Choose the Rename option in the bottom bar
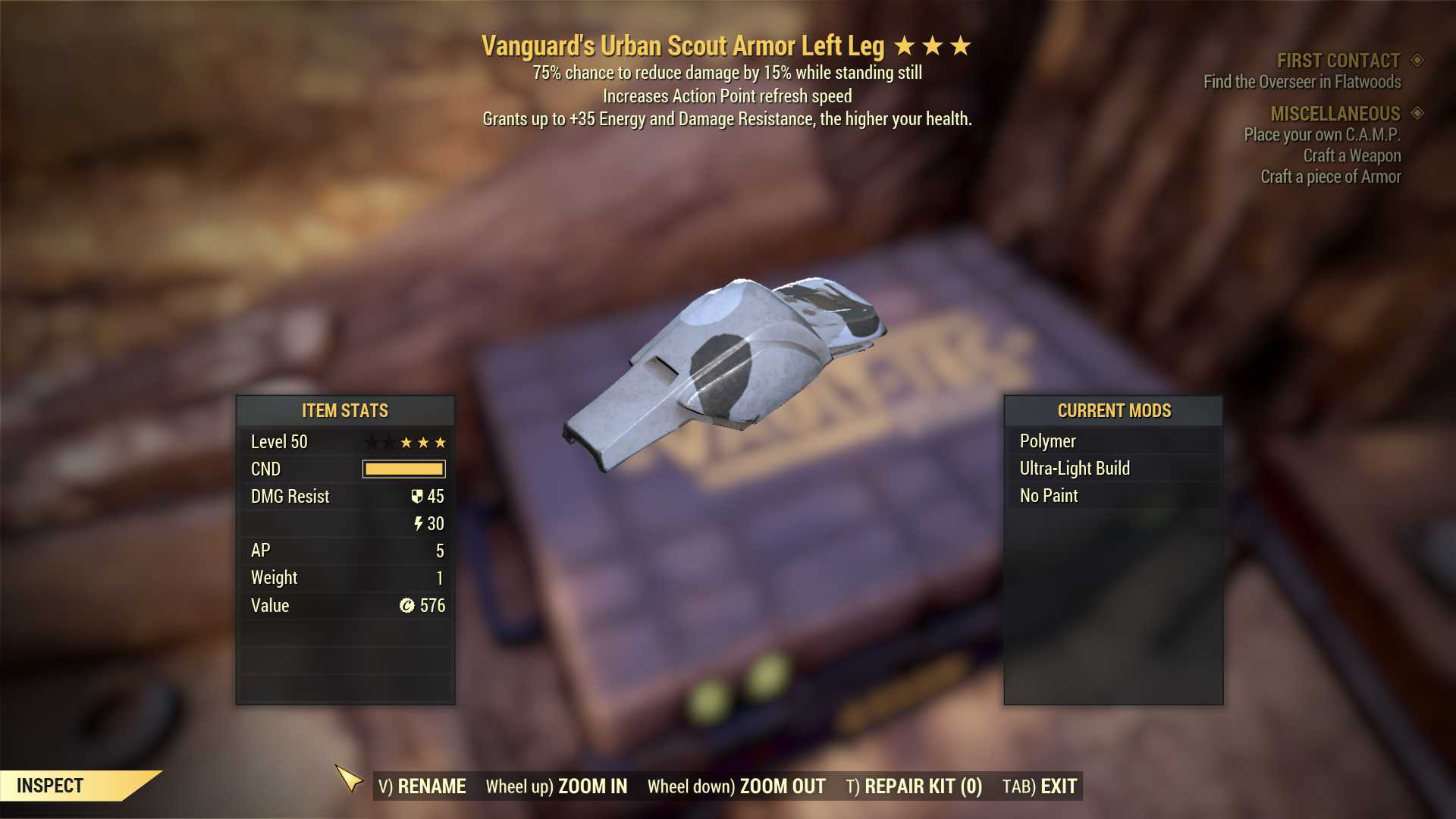Image resolution: width=1456 pixels, height=819 pixels. pyautogui.click(x=422, y=786)
